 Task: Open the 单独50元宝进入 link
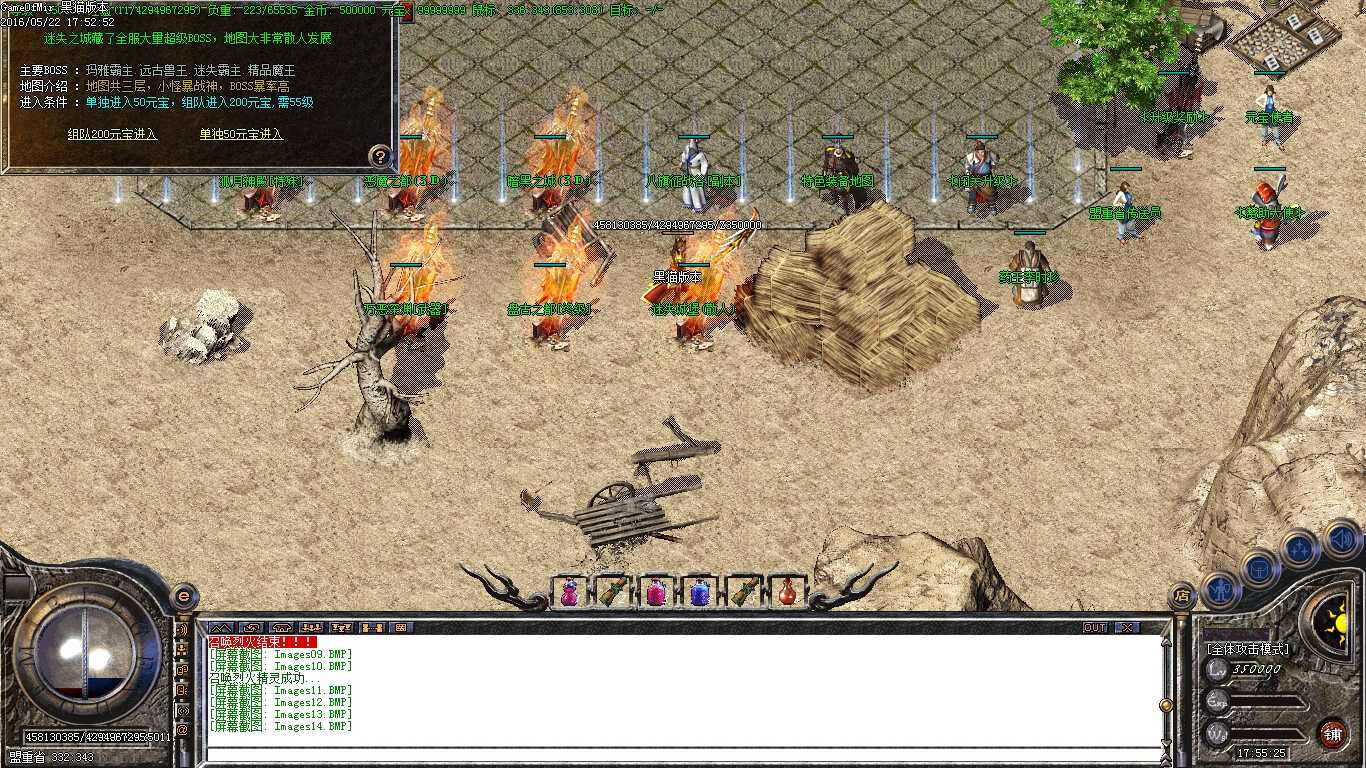[x=243, y=135]
